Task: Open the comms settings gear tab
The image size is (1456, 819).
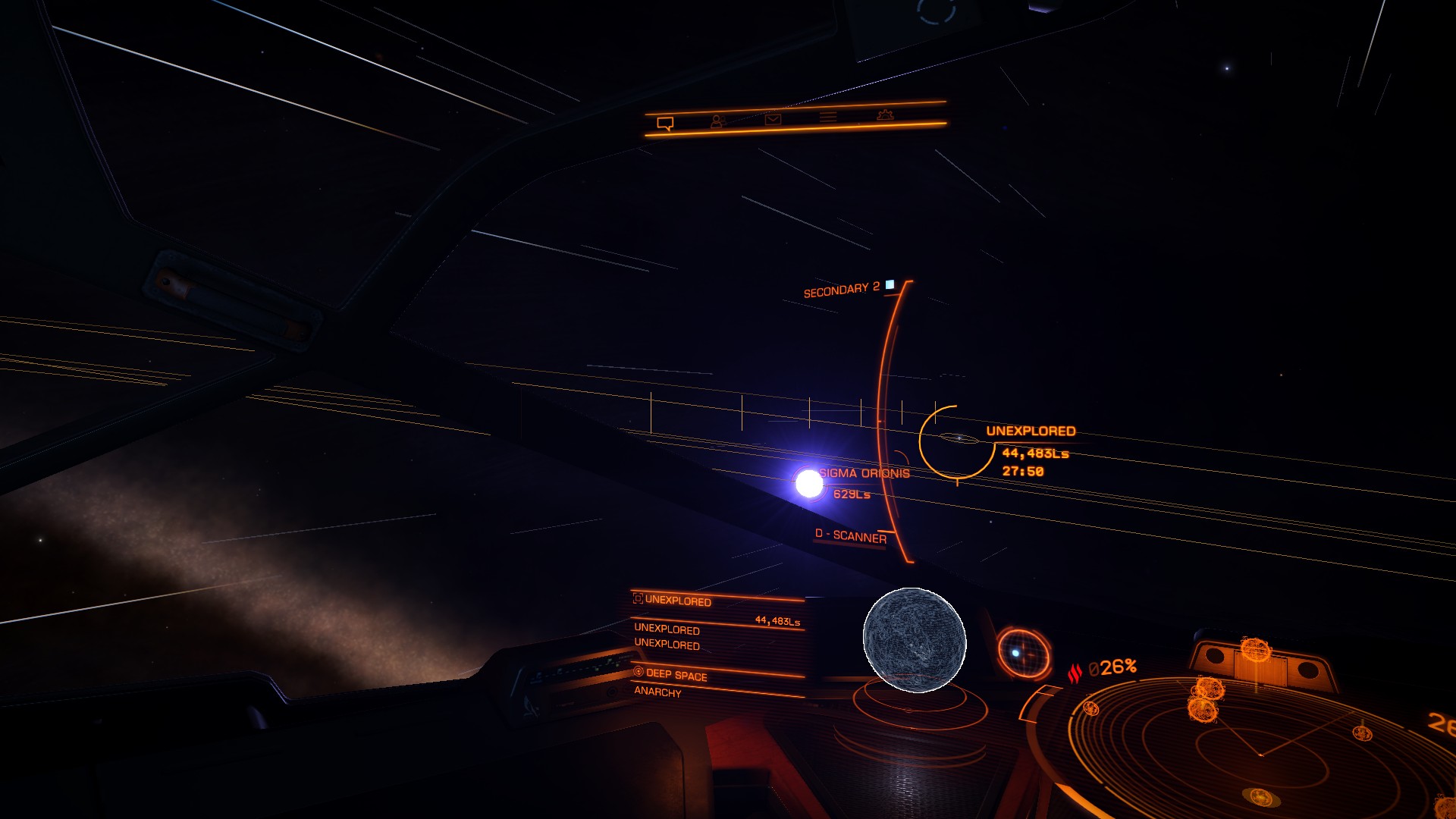Action: pyautogui.click(x=885, y=115)
